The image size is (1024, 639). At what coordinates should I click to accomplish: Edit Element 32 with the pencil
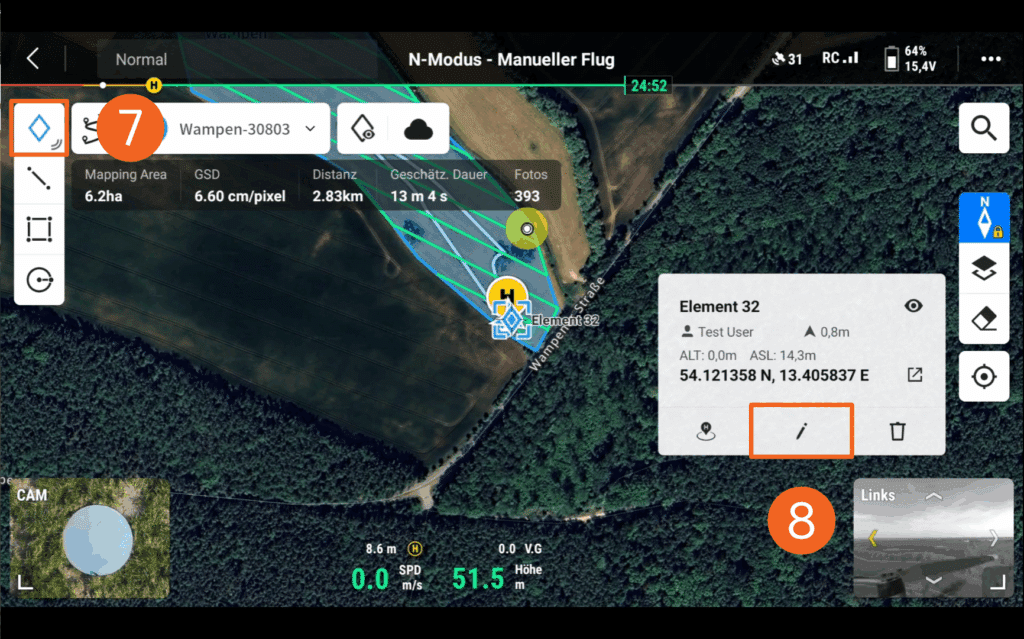pyautogui.click(x=801, y=431)
